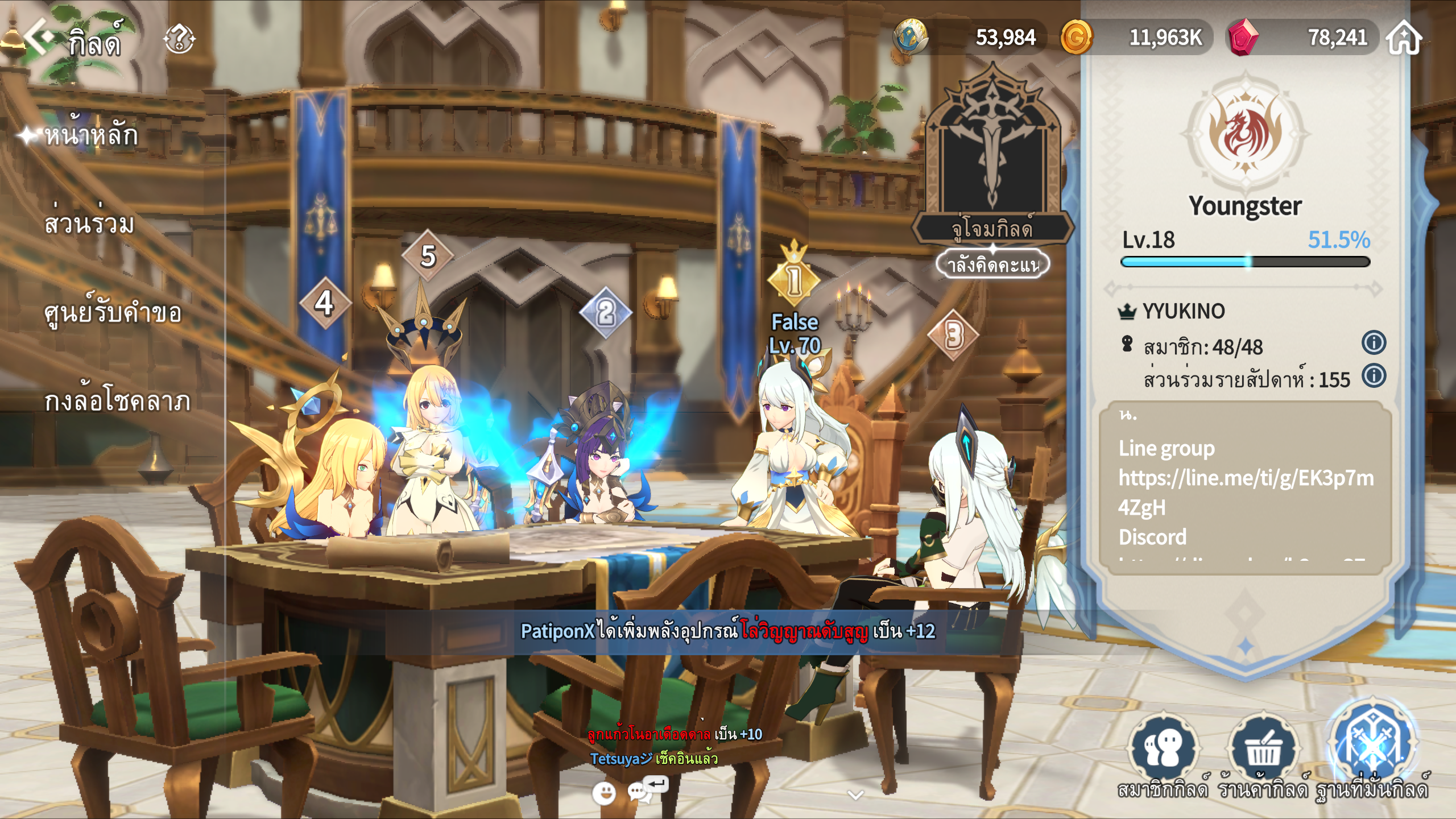Open the guild help question mark icon
The width and height of the screenshot is (1456, 819).
(x=179, y=39)
